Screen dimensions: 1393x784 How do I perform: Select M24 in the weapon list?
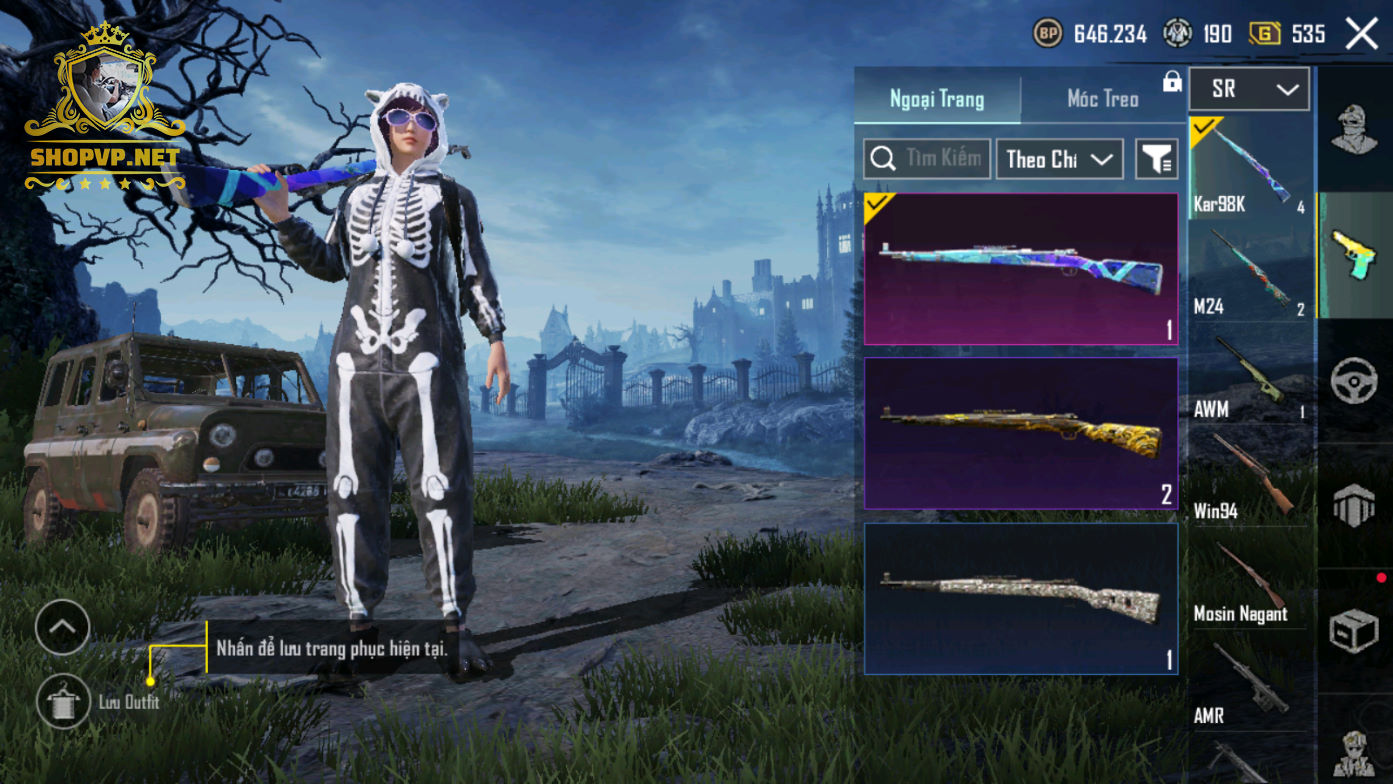1250,271
